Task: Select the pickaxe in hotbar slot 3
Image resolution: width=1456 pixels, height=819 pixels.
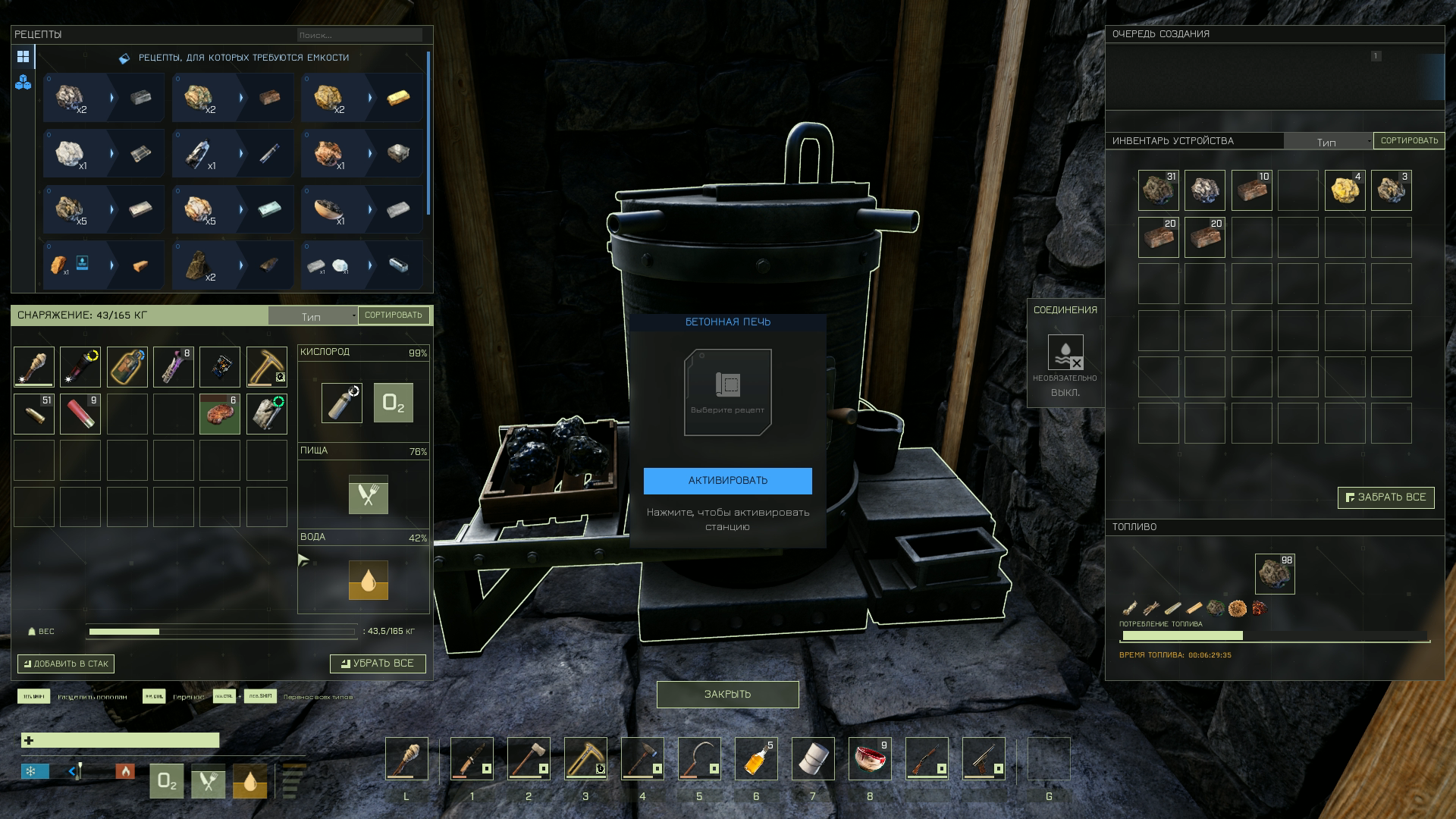Action: pyautogui.click(x=585, y=758)
